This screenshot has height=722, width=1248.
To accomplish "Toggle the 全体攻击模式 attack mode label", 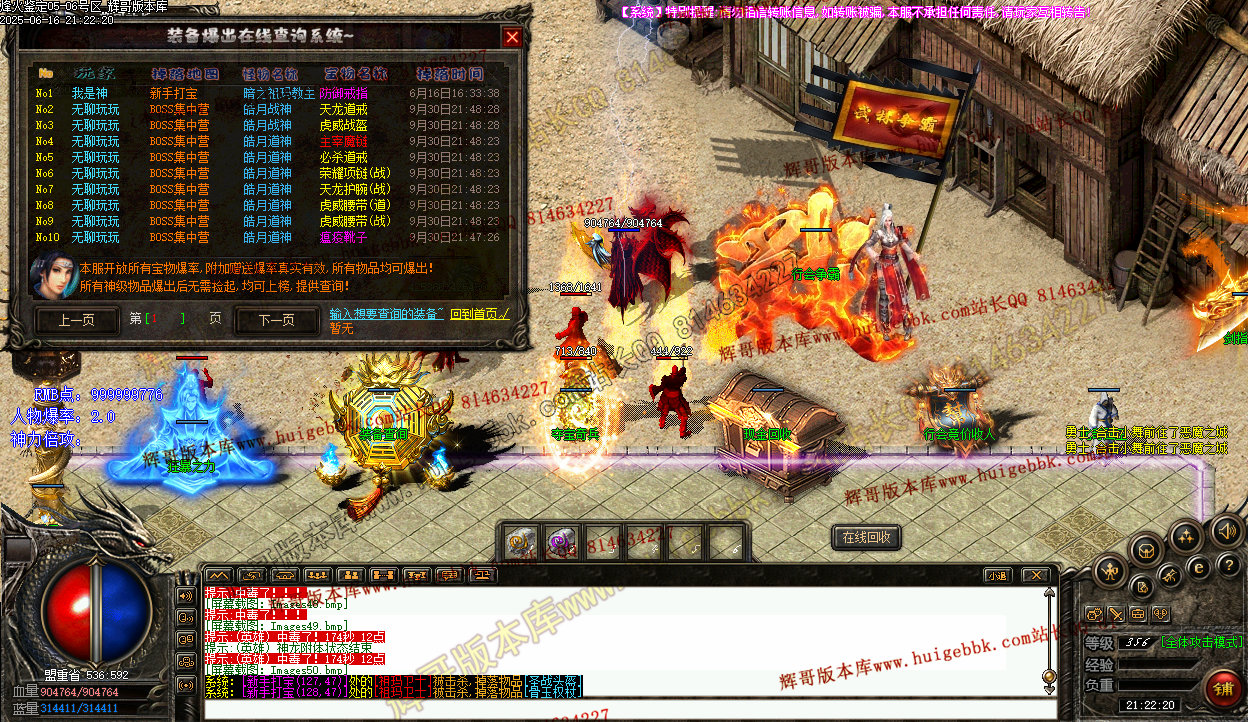I will coord(1203,642).
